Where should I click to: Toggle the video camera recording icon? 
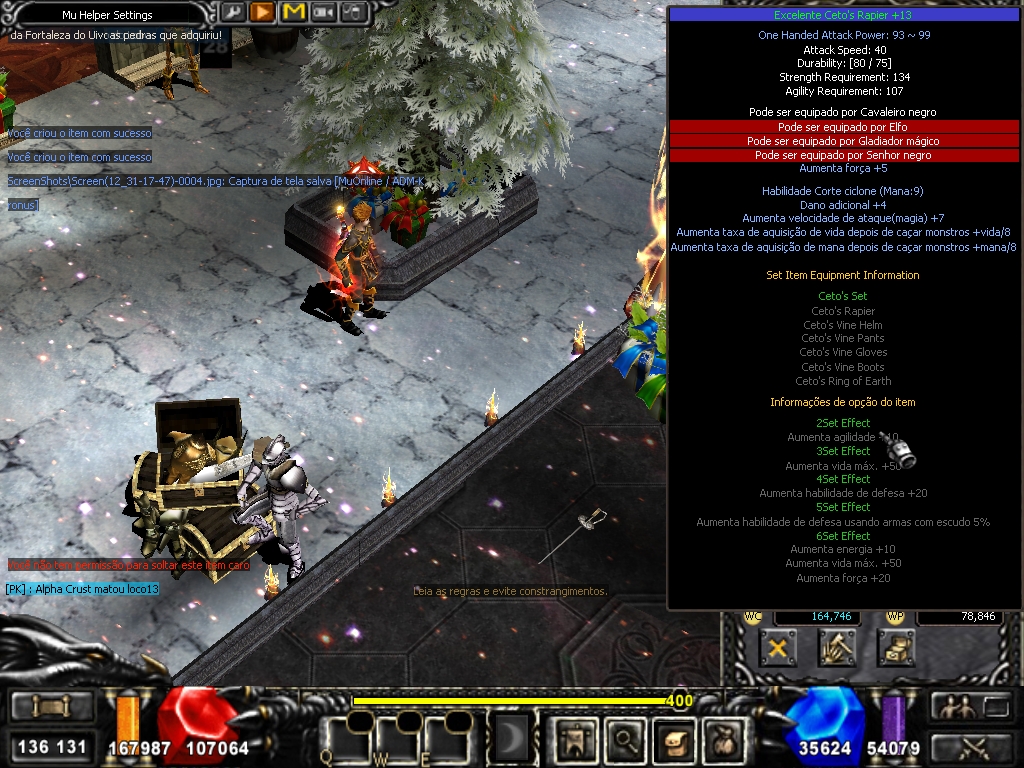click(323, 12)
